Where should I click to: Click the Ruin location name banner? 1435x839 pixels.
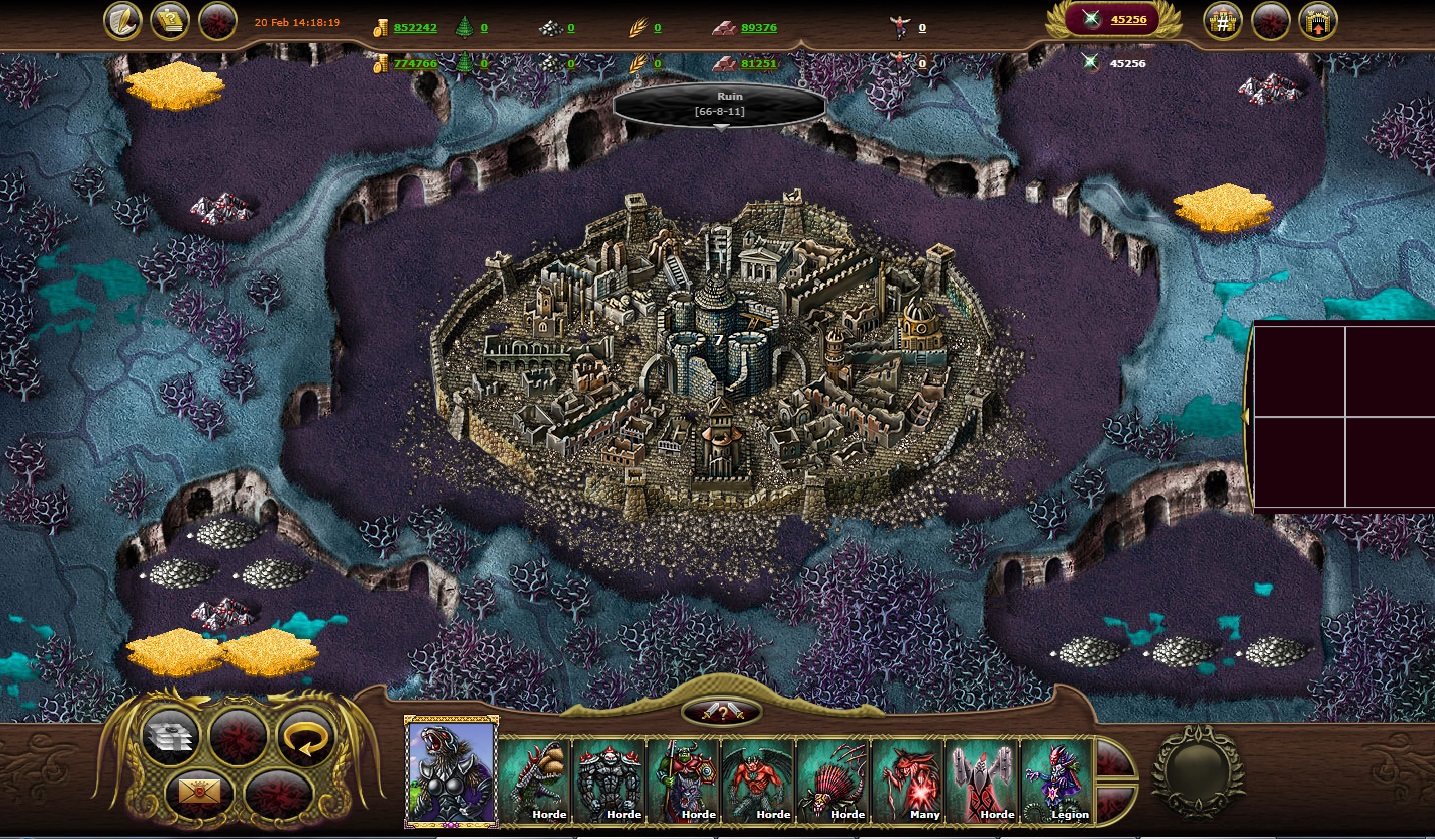720,104
